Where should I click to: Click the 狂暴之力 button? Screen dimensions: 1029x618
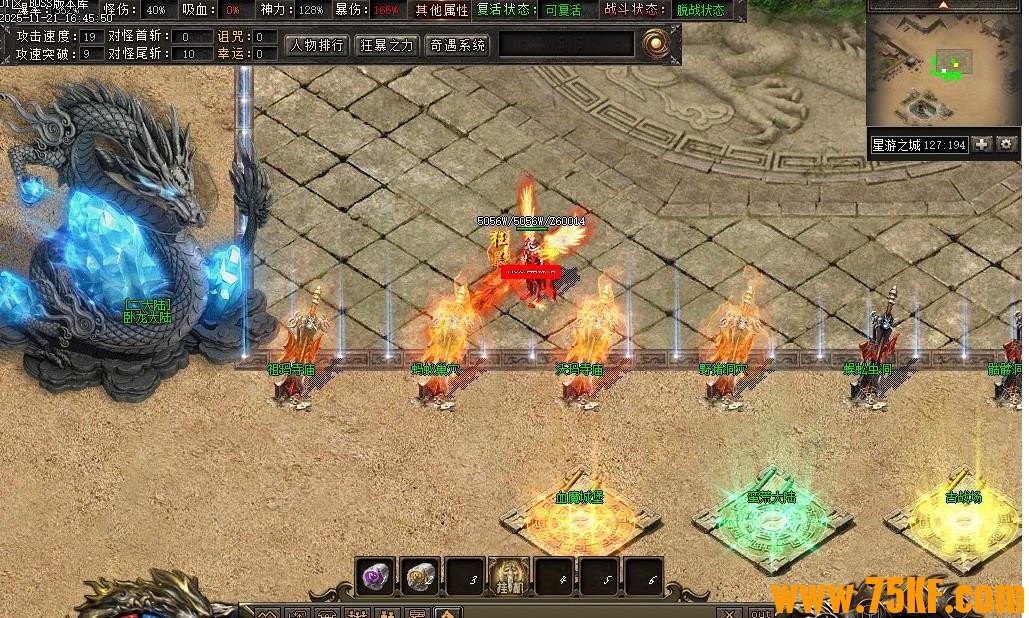pyautogui.click(x=387, y=45)
